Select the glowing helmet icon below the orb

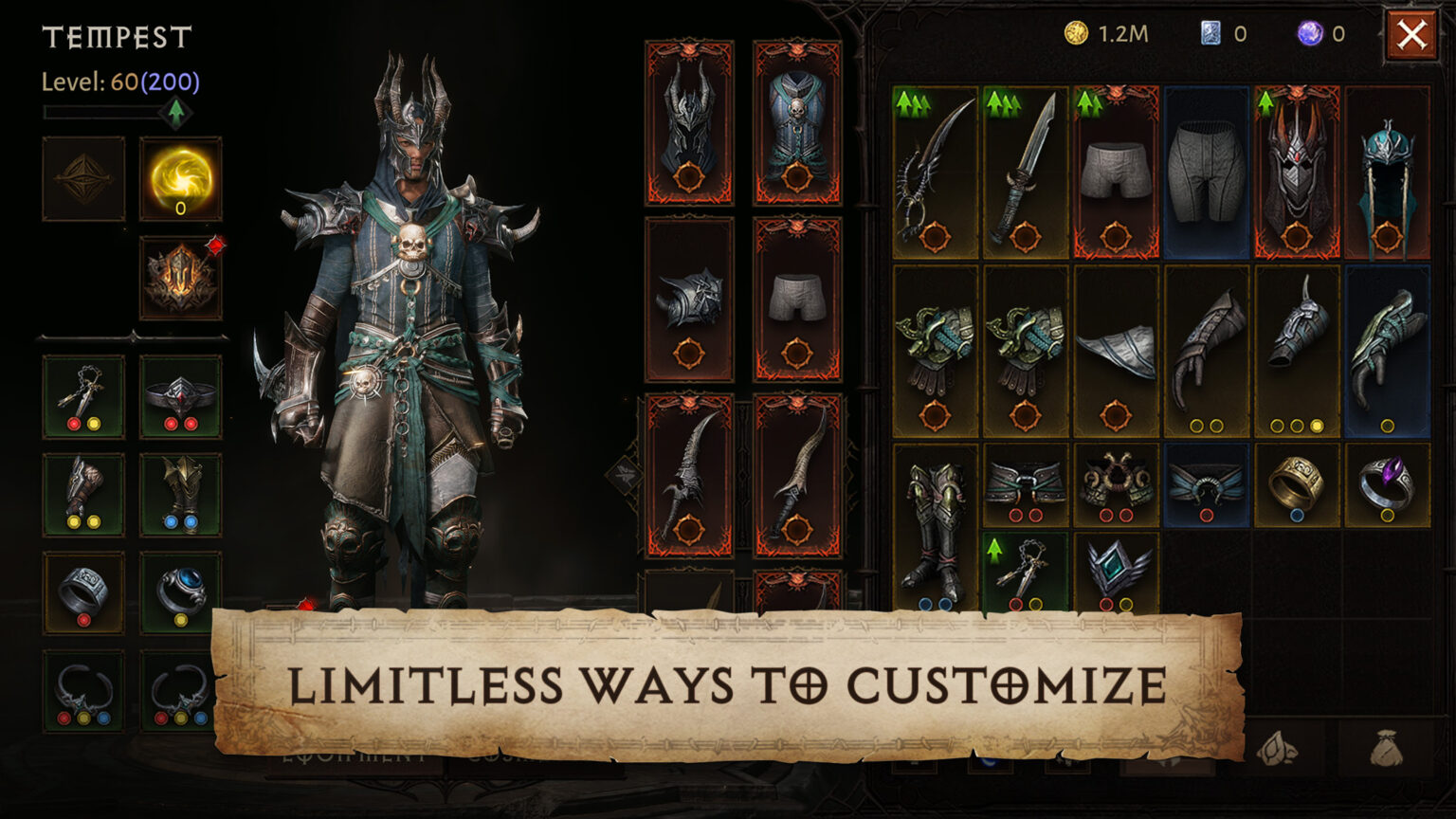[180, 275]
